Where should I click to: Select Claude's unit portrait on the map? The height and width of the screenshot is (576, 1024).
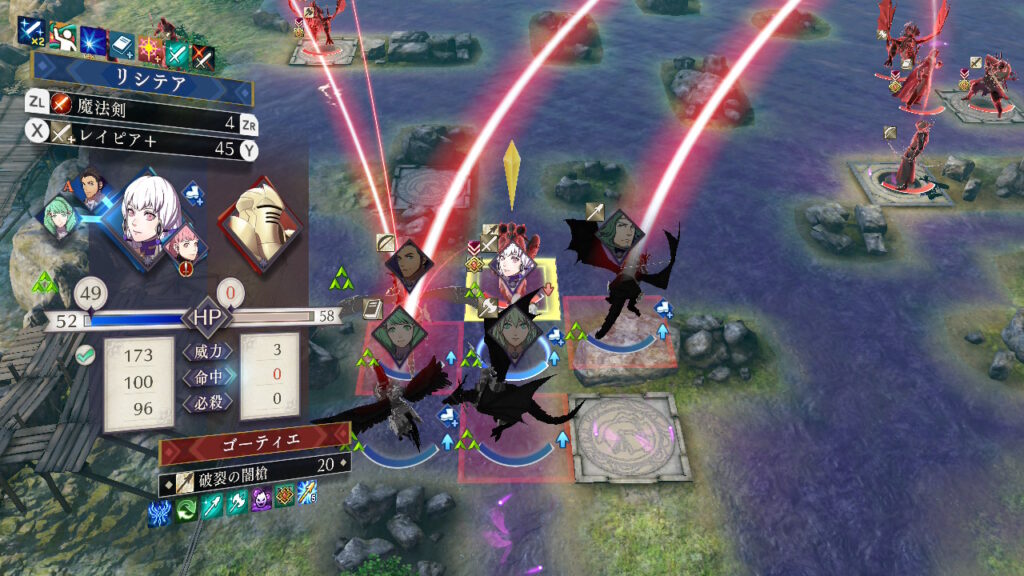pos(409,264)
